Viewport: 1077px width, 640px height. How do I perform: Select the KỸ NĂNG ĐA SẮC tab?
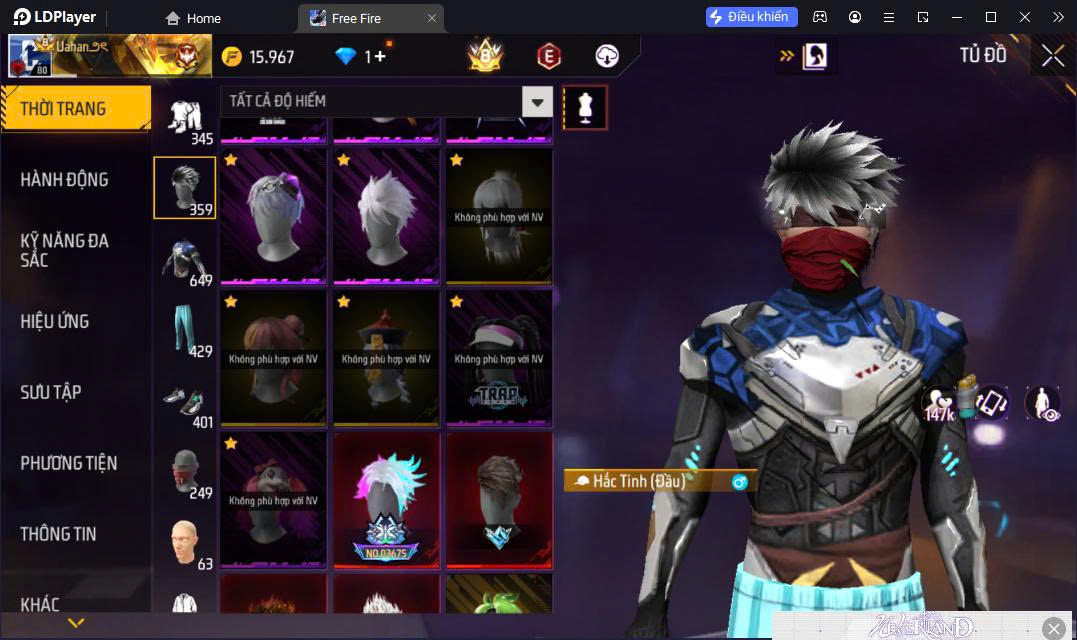(x=65, y=250)
